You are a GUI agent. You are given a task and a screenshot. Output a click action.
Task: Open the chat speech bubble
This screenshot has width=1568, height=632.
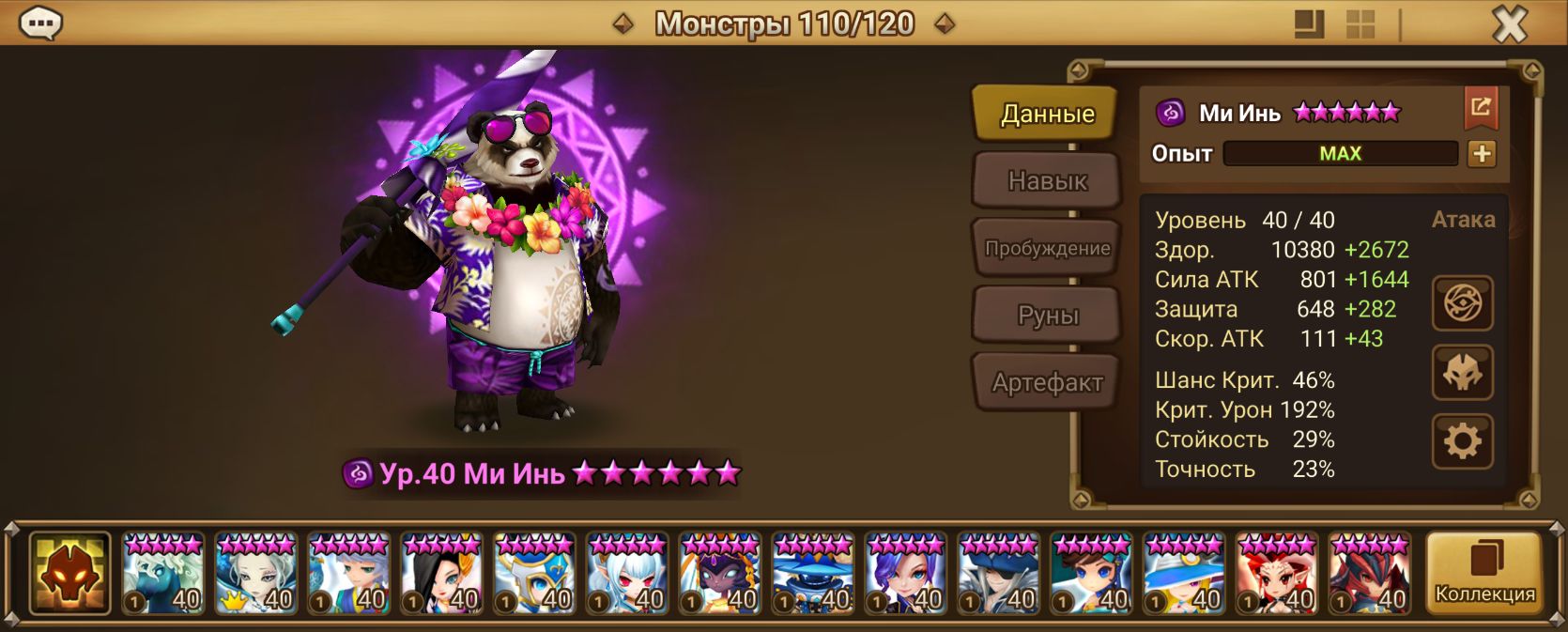41,23
